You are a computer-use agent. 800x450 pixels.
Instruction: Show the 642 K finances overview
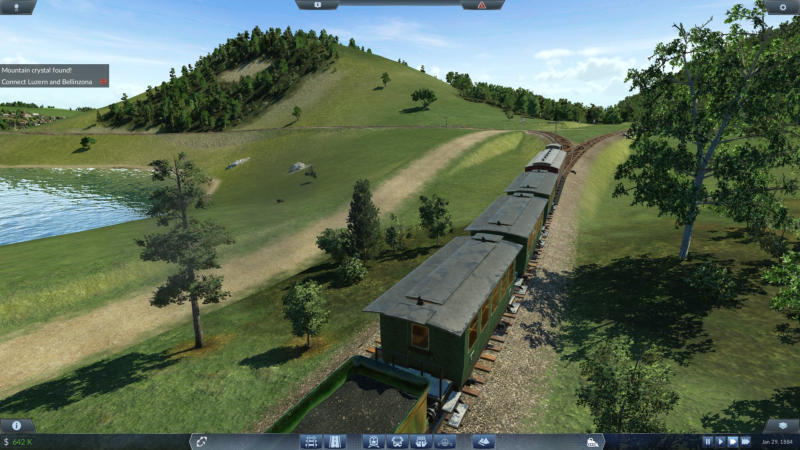click(x=19, y=441)
